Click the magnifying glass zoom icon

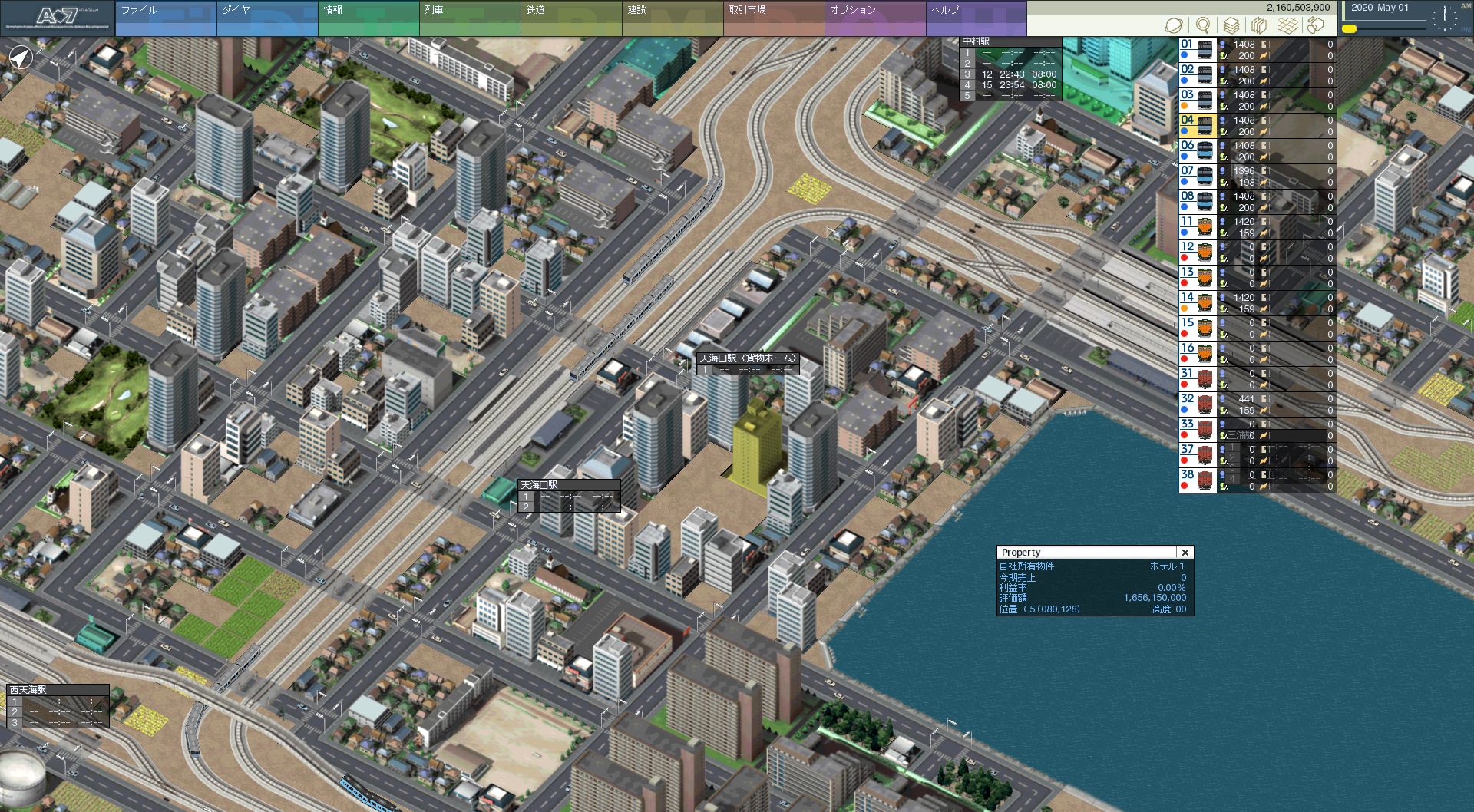click(x=1203, y=25)
